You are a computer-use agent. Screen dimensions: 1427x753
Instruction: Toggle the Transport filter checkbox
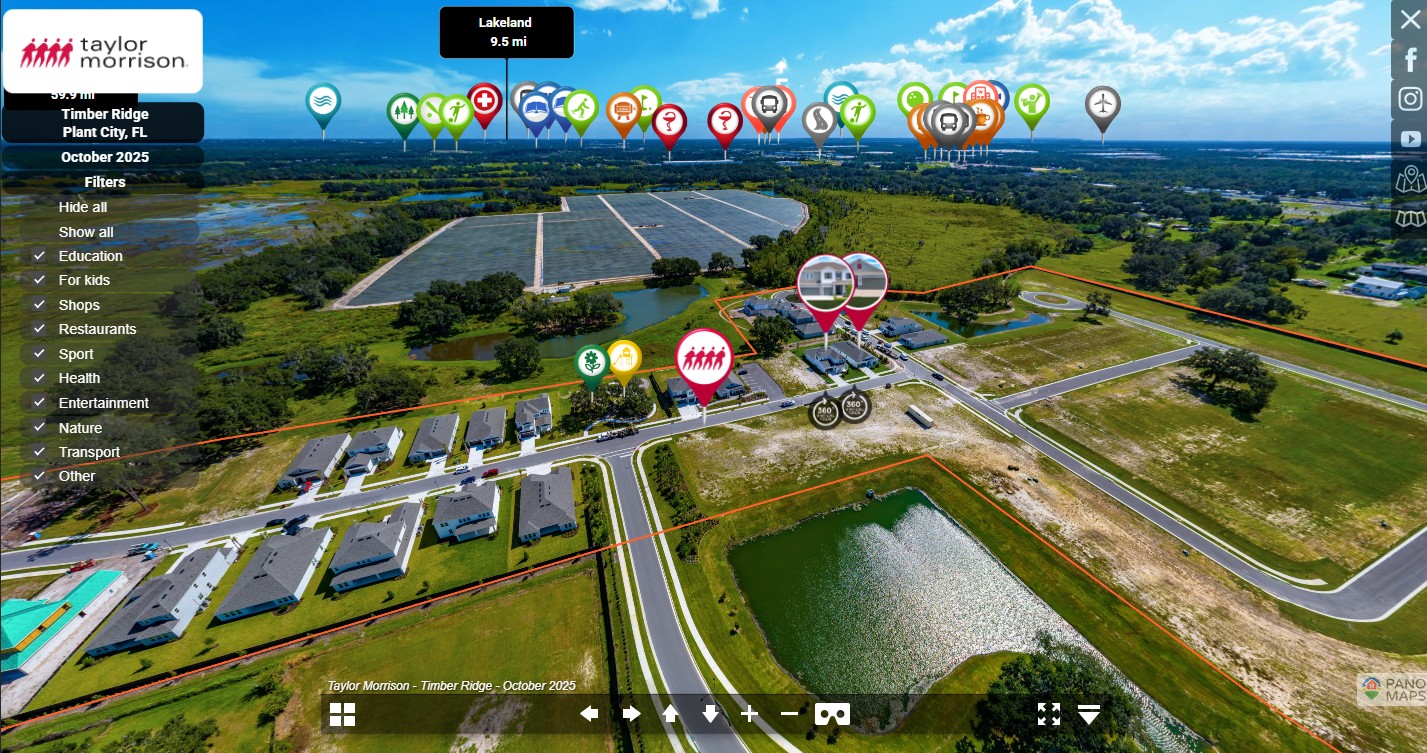click(x=40, y=452)
